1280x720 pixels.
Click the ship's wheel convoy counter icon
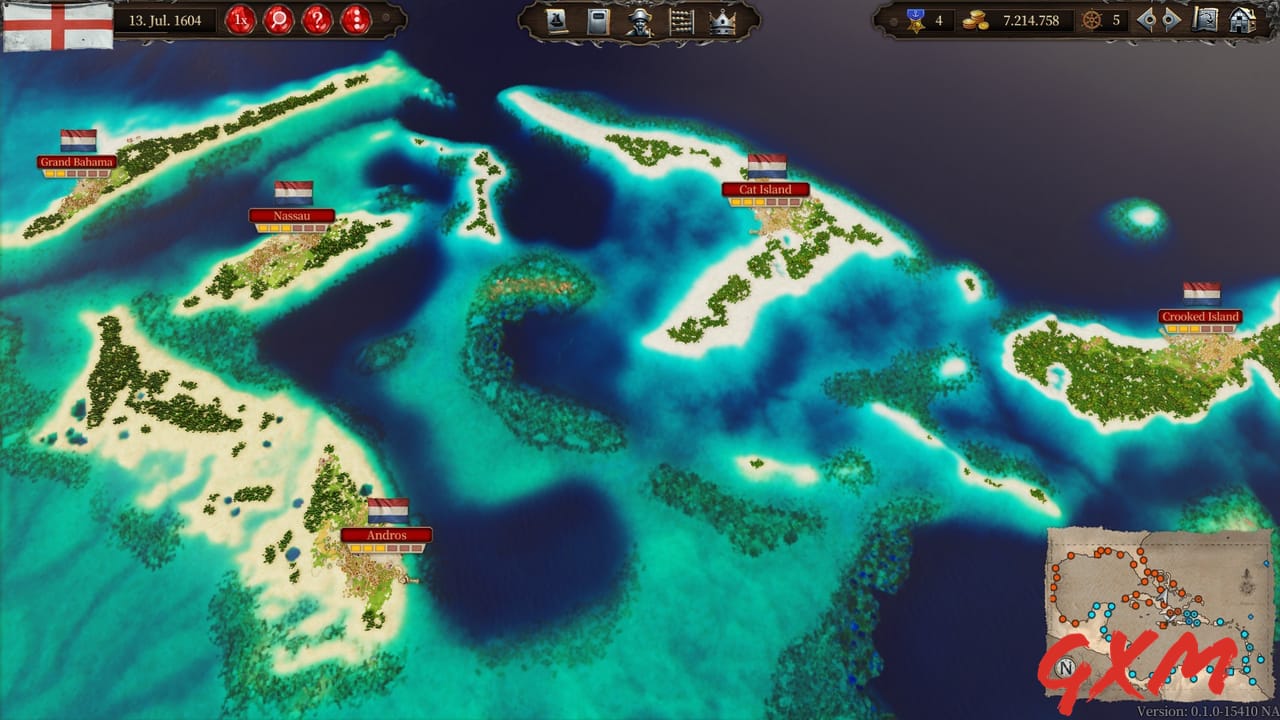1091,20
